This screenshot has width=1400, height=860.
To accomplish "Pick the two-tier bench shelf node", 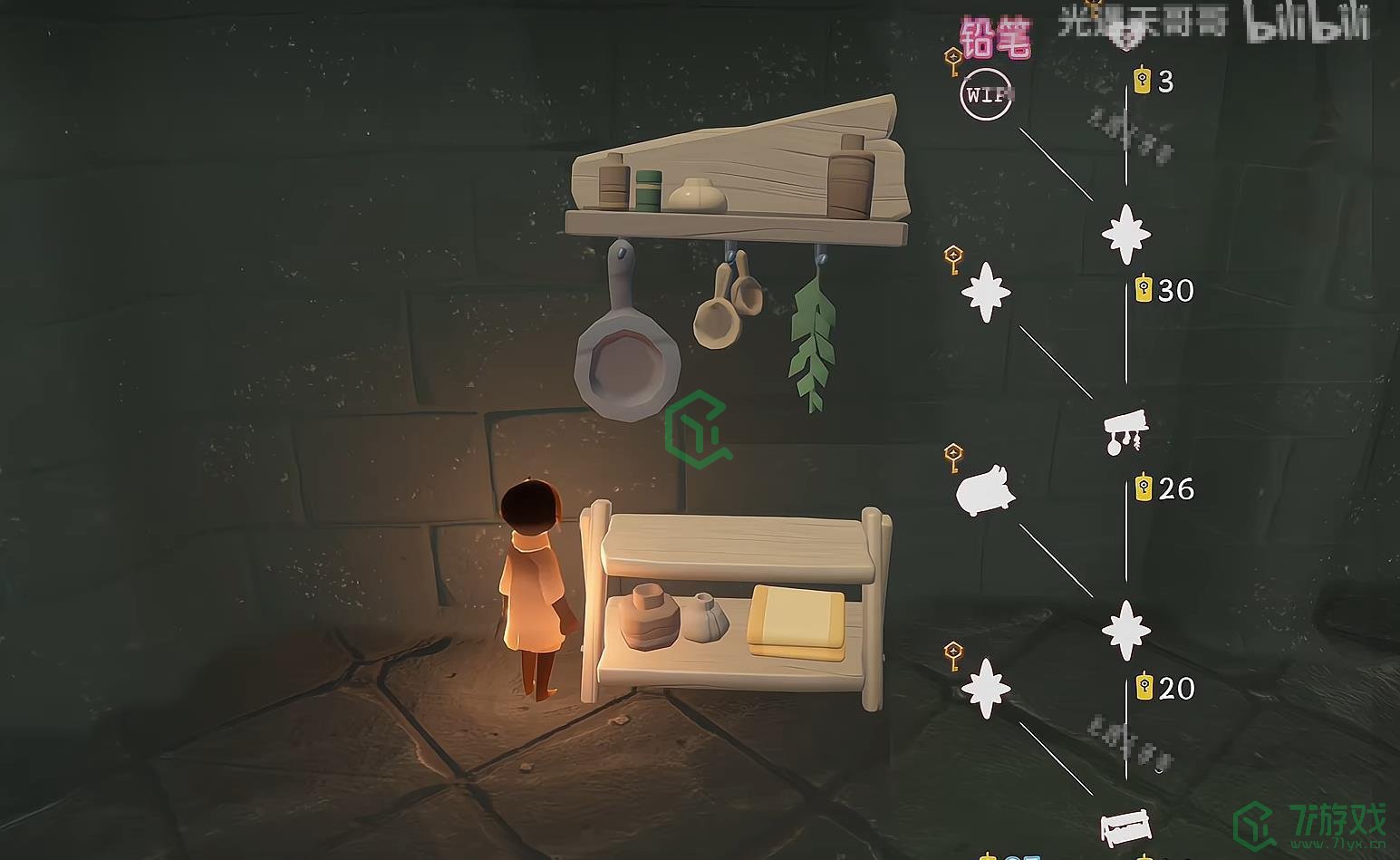I will (1126, 827).
